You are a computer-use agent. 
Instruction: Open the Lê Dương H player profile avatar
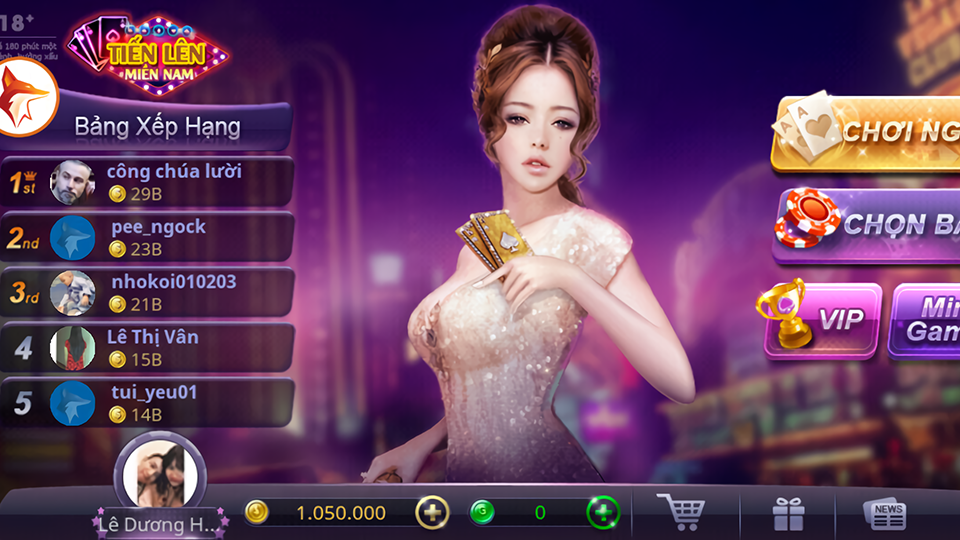click(x=160, y=477)
